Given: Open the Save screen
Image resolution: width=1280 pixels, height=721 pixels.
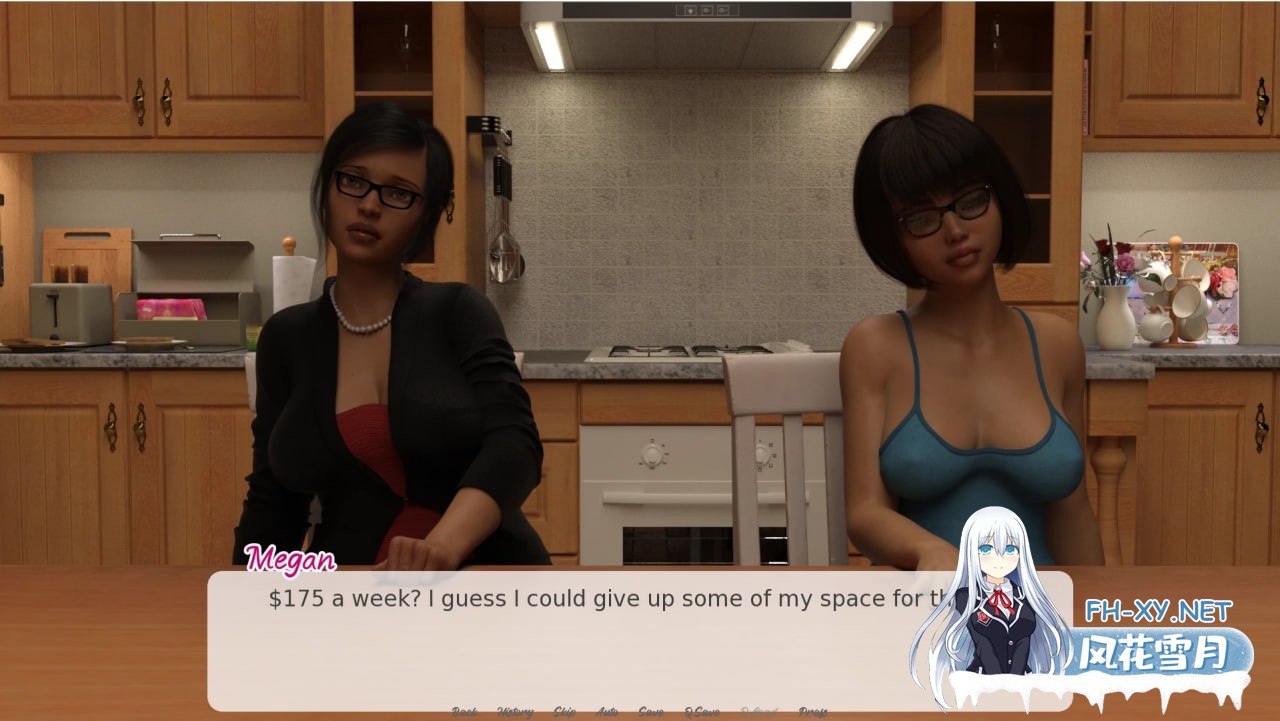Looking at the screenshot, I should 651,712.
